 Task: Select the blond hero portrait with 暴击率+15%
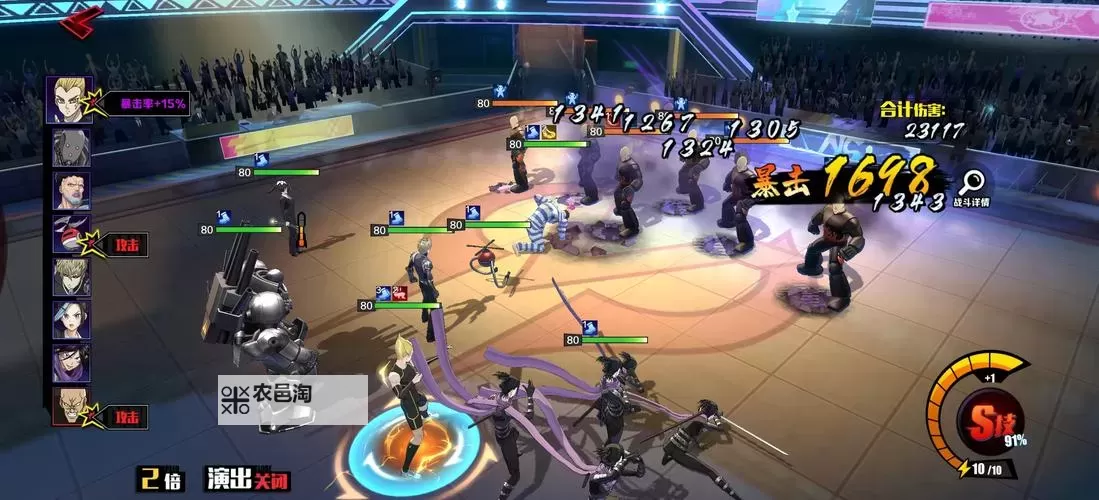click(x=70, y=100)
